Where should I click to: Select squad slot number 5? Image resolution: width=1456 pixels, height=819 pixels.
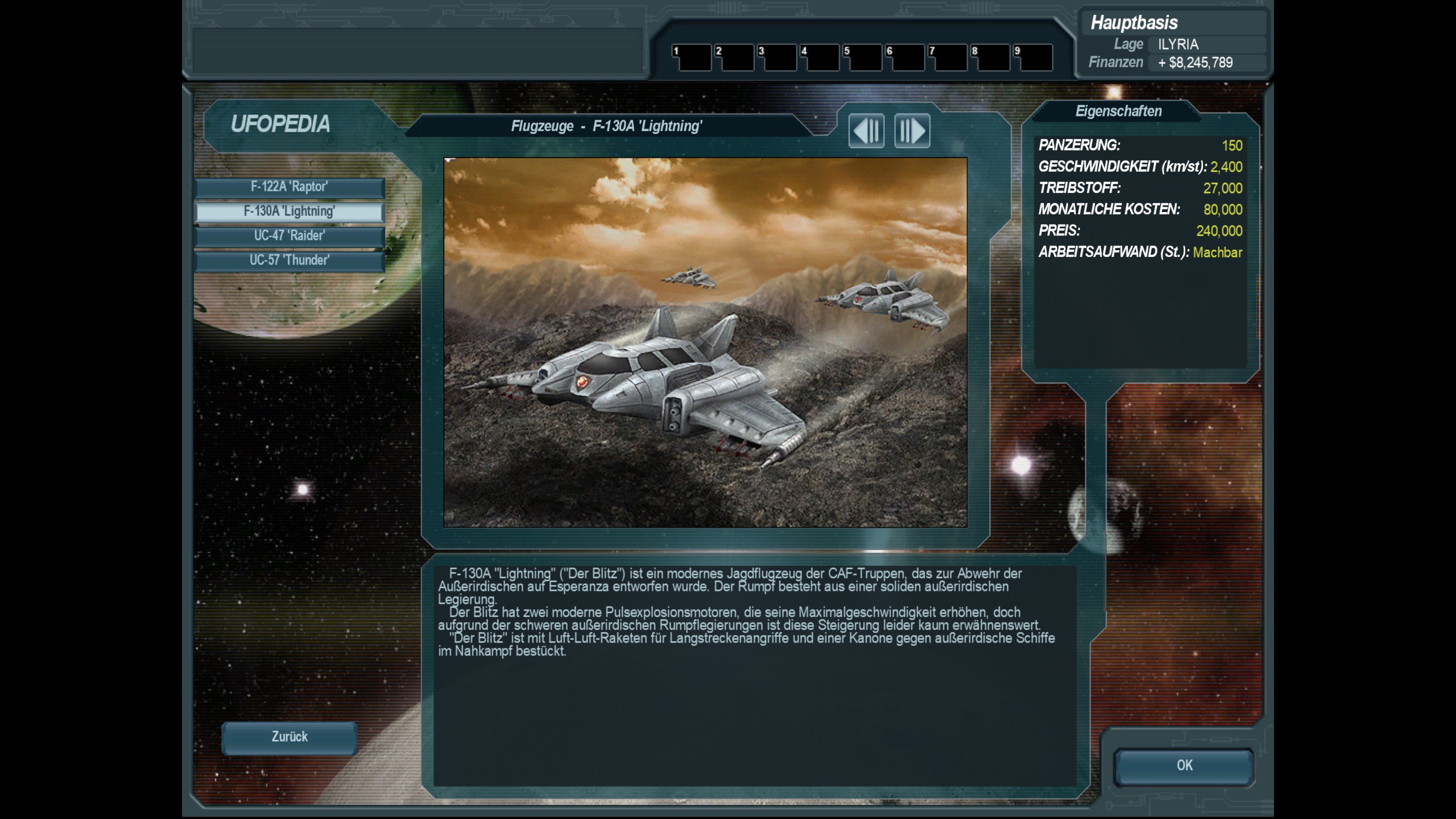coord(863,57)
